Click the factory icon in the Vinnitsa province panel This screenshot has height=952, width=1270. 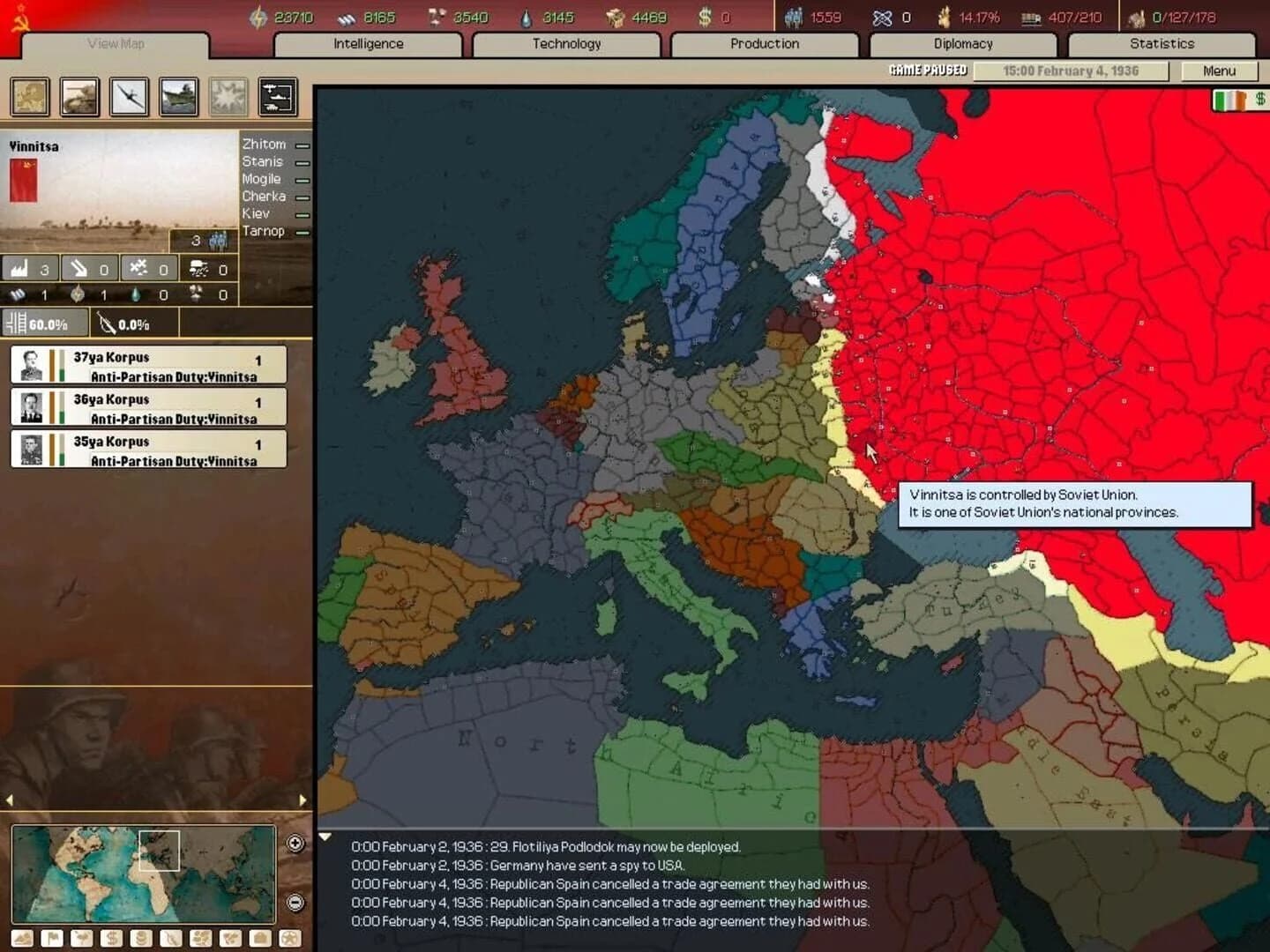pyautogui.click(x=18, y=268)
